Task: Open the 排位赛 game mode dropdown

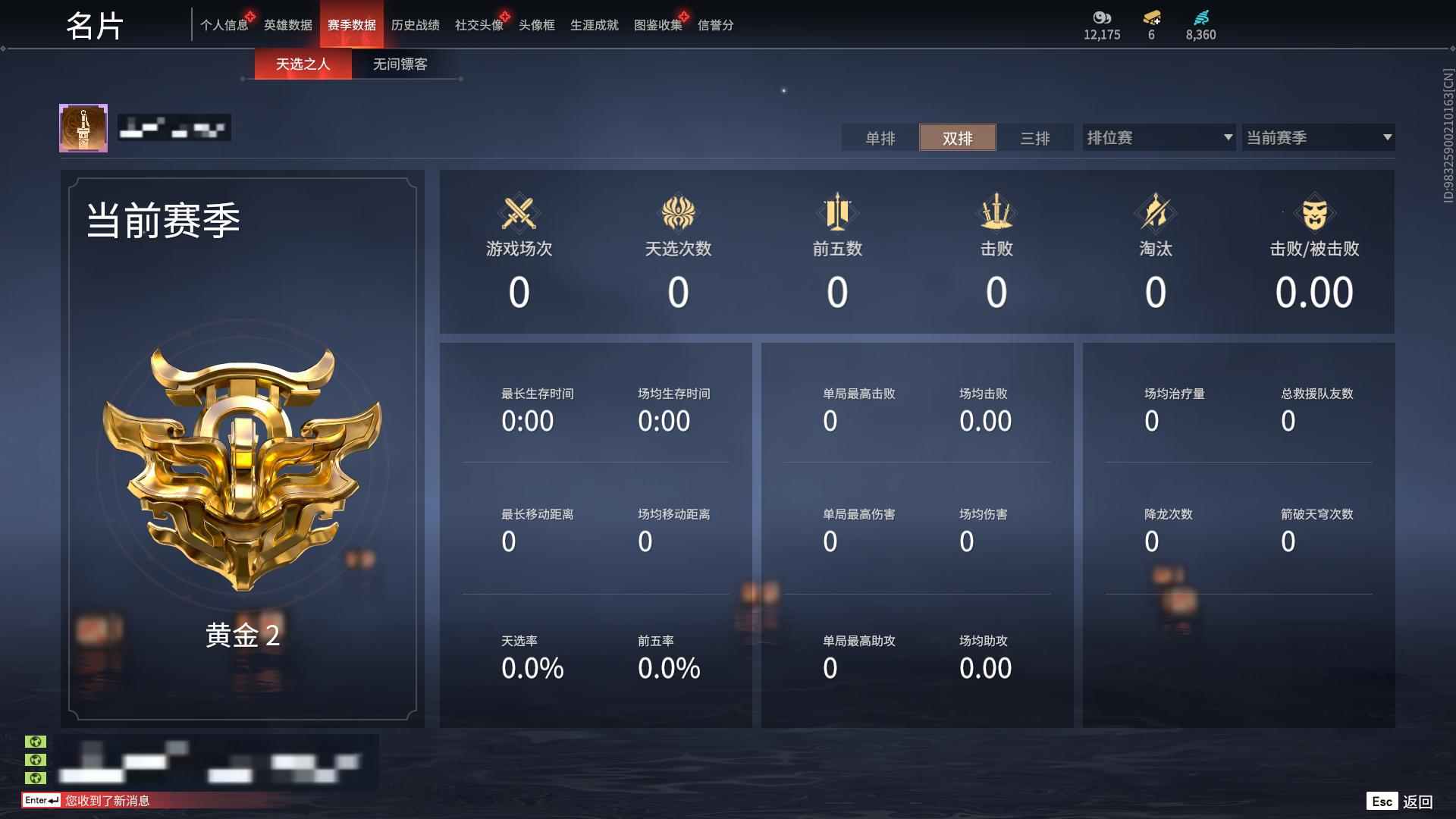Action: coord(1158,137)
